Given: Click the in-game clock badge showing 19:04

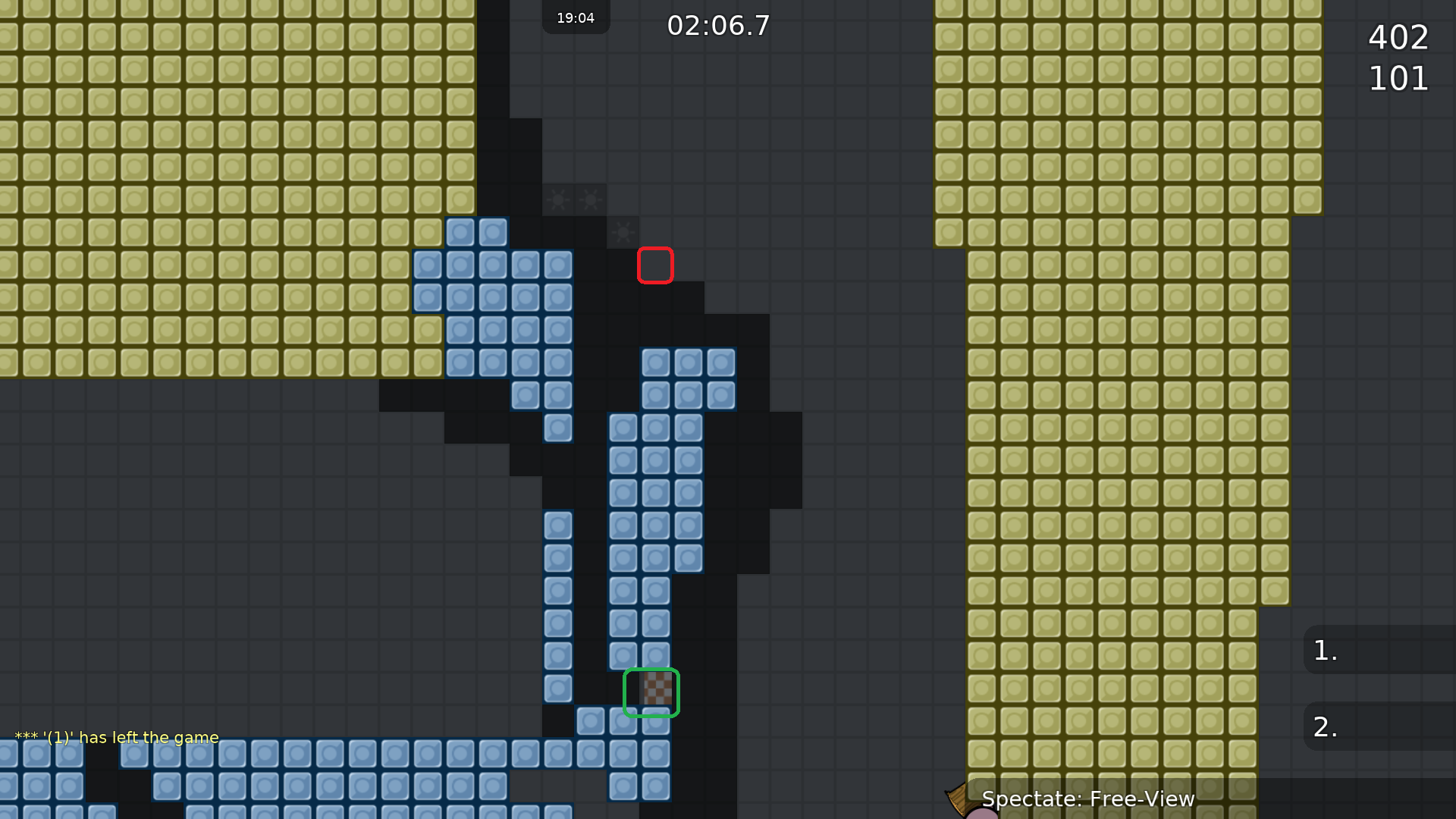Looking at the screenshot, I should point(576,17).
